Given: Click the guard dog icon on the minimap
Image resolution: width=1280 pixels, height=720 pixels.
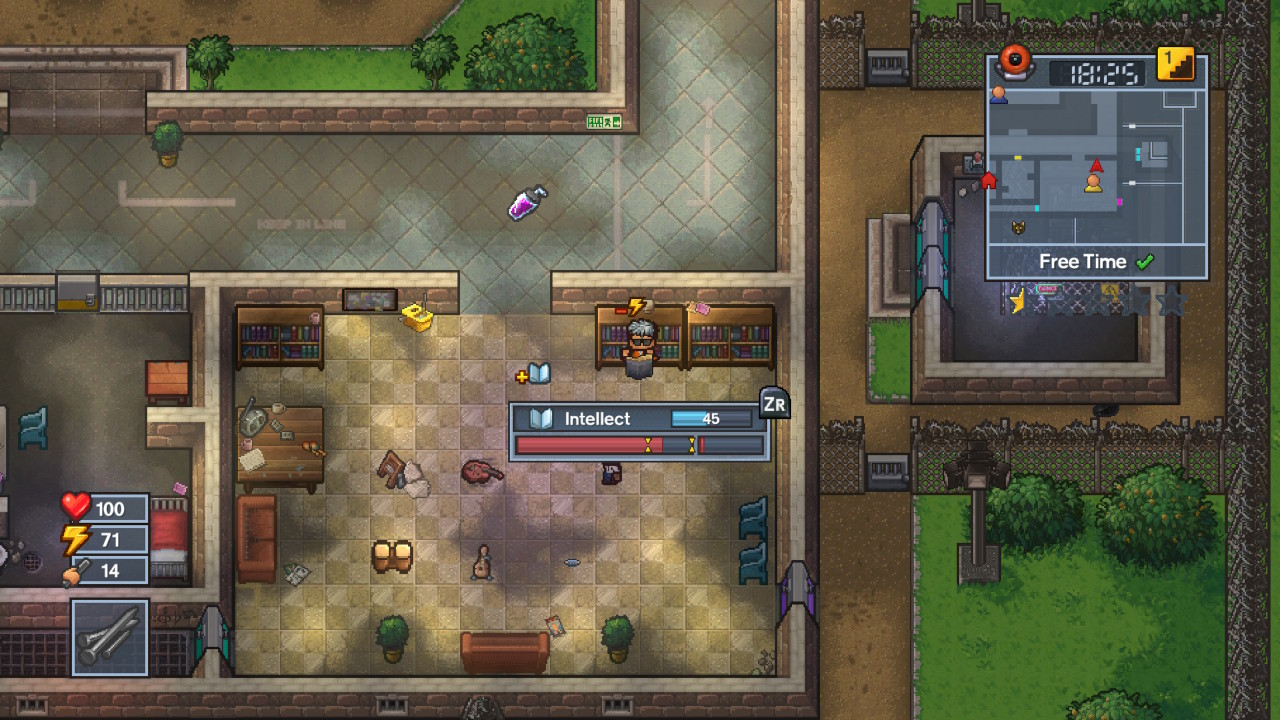Looking at the screenshot, I should [x=1016, y=228].
